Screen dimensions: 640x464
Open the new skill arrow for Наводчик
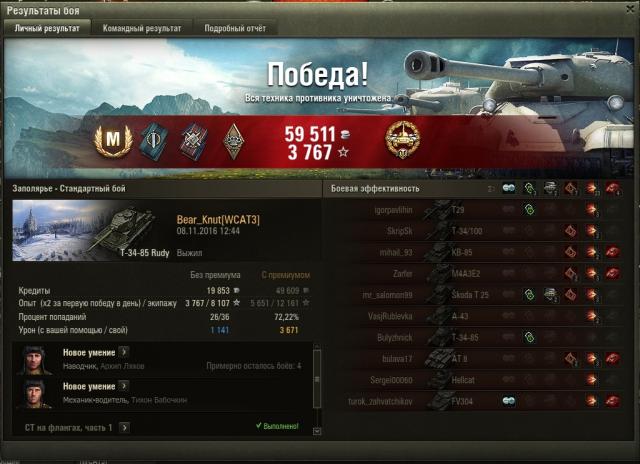[x=123, y=352]
